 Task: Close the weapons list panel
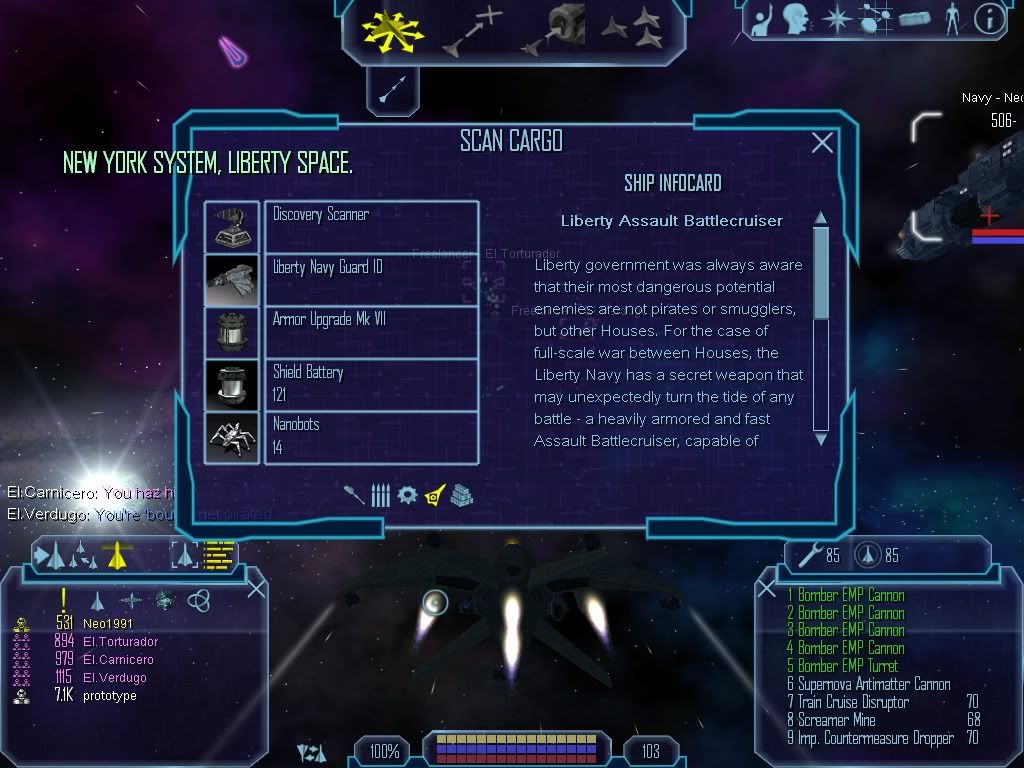click(767, 589)
